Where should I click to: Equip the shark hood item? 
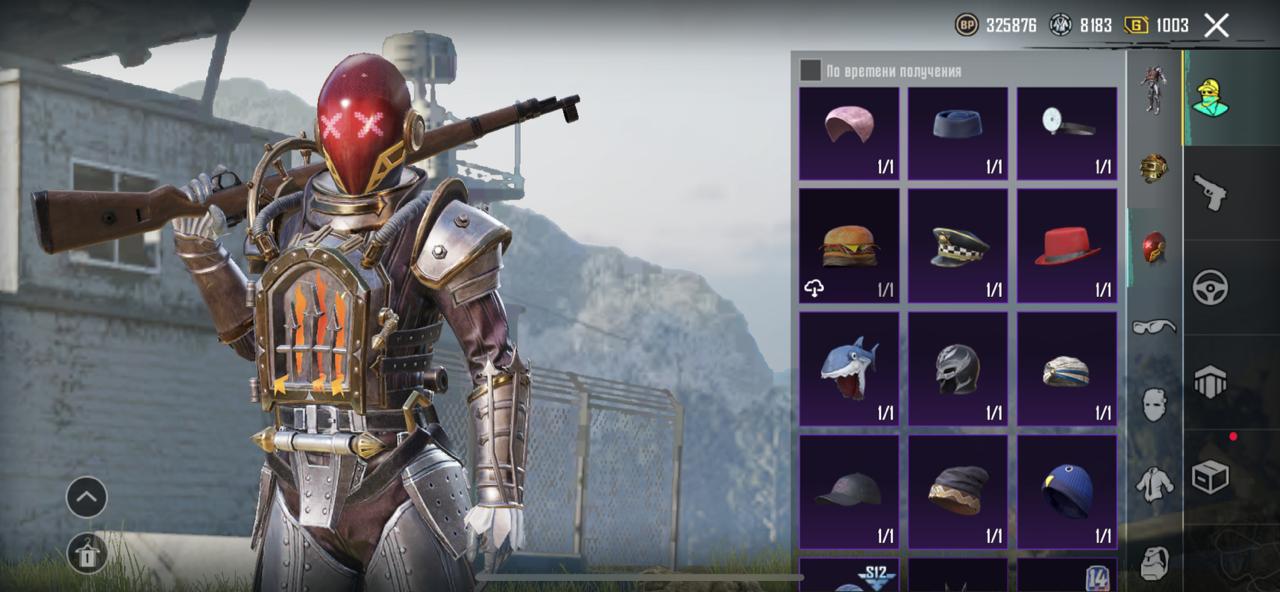[849, 369]
